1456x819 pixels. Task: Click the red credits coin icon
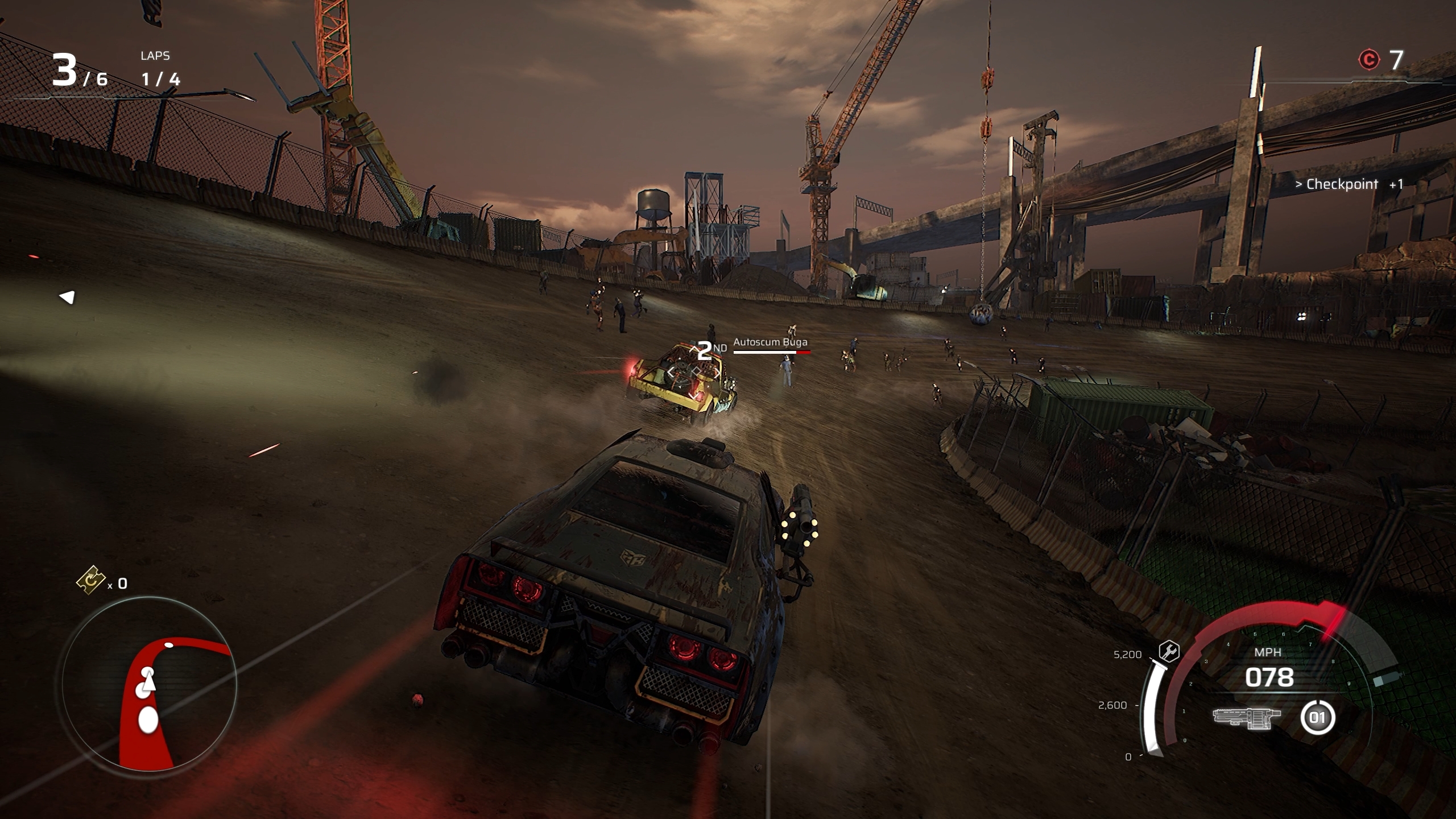[x=1368, y=60]
